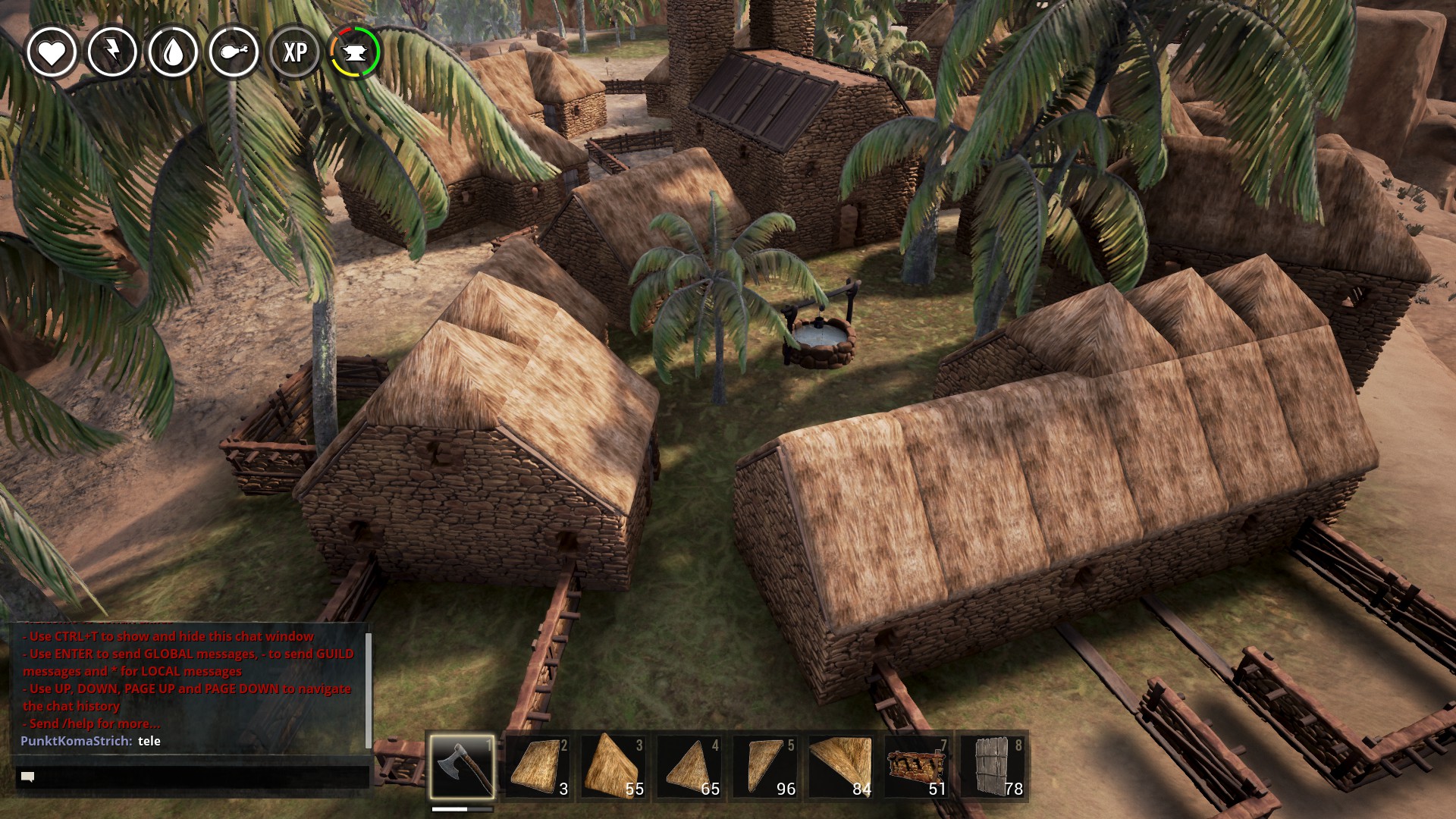Focus the chat message input box

click(x=193, y=777)
